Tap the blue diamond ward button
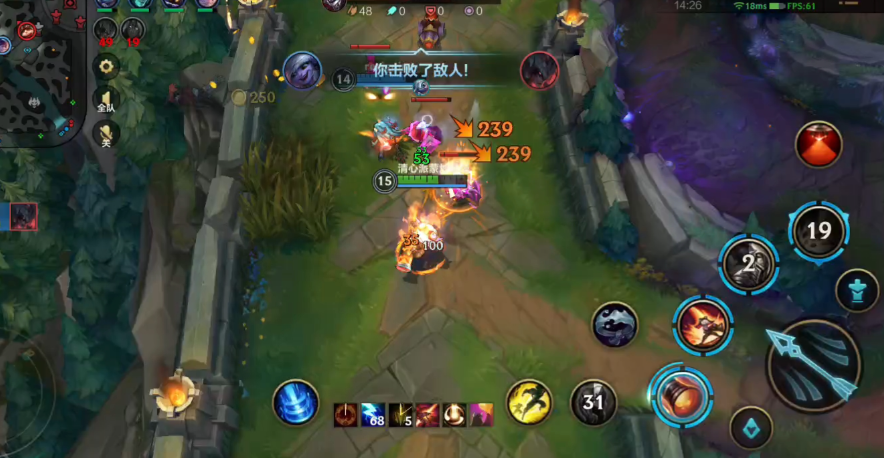This screenshot has height=458, width=884. (751, 428)
